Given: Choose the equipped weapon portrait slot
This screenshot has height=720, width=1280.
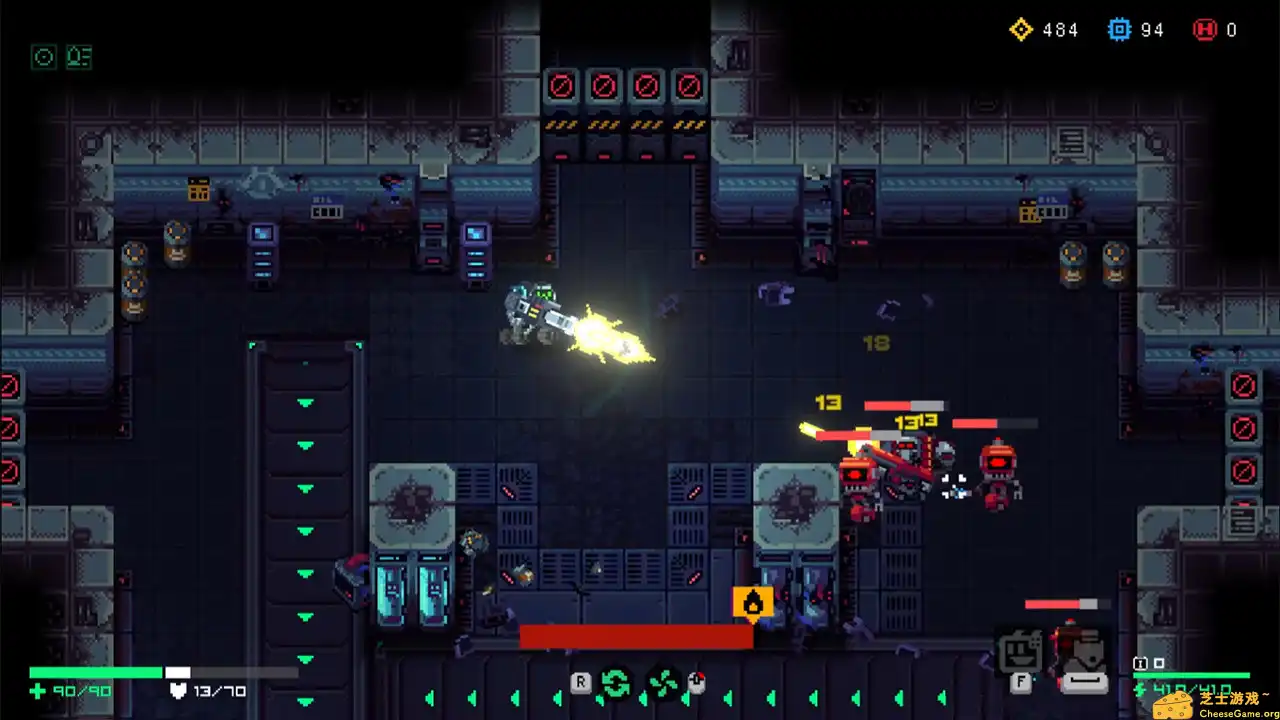Looking at the screenshot, I should pyautogui.click(x=1083, y=657).
